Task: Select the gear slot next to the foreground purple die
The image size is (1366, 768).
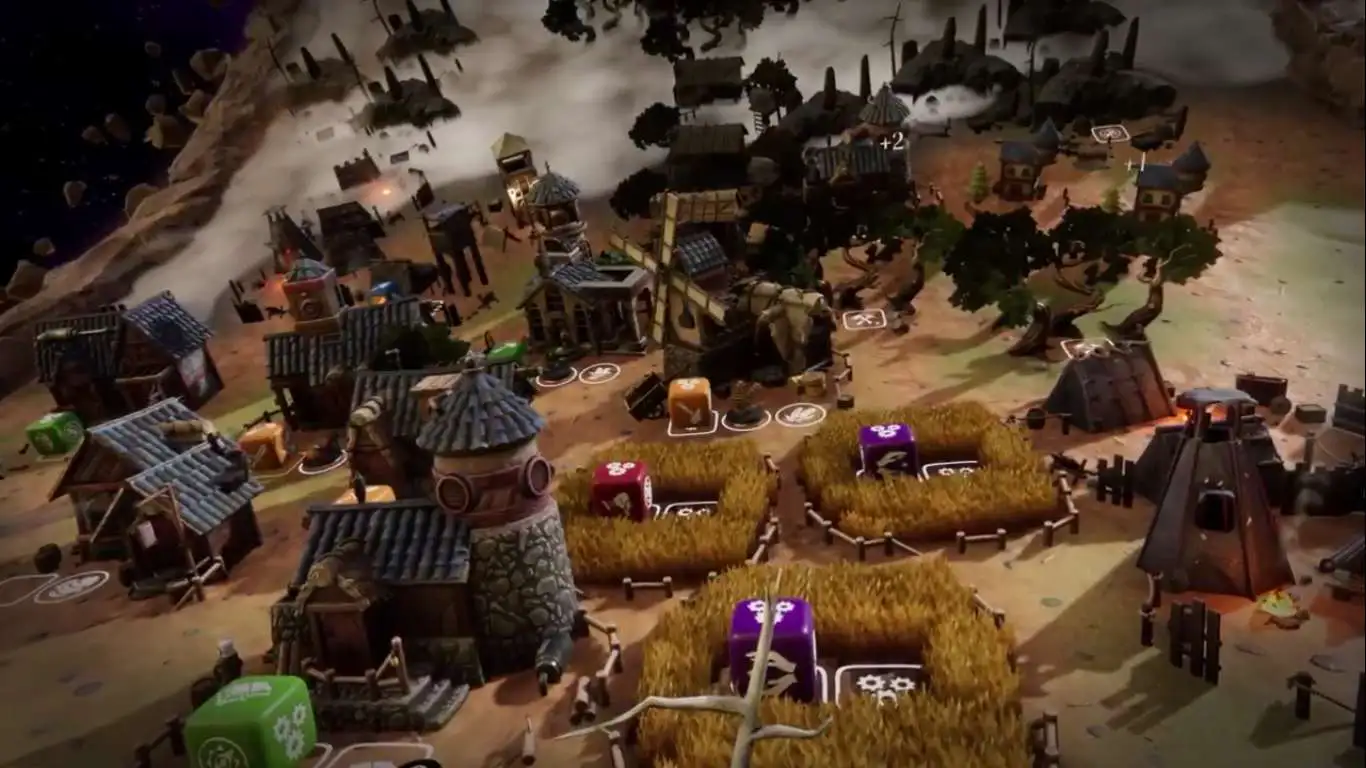Action: coord(878,684)
